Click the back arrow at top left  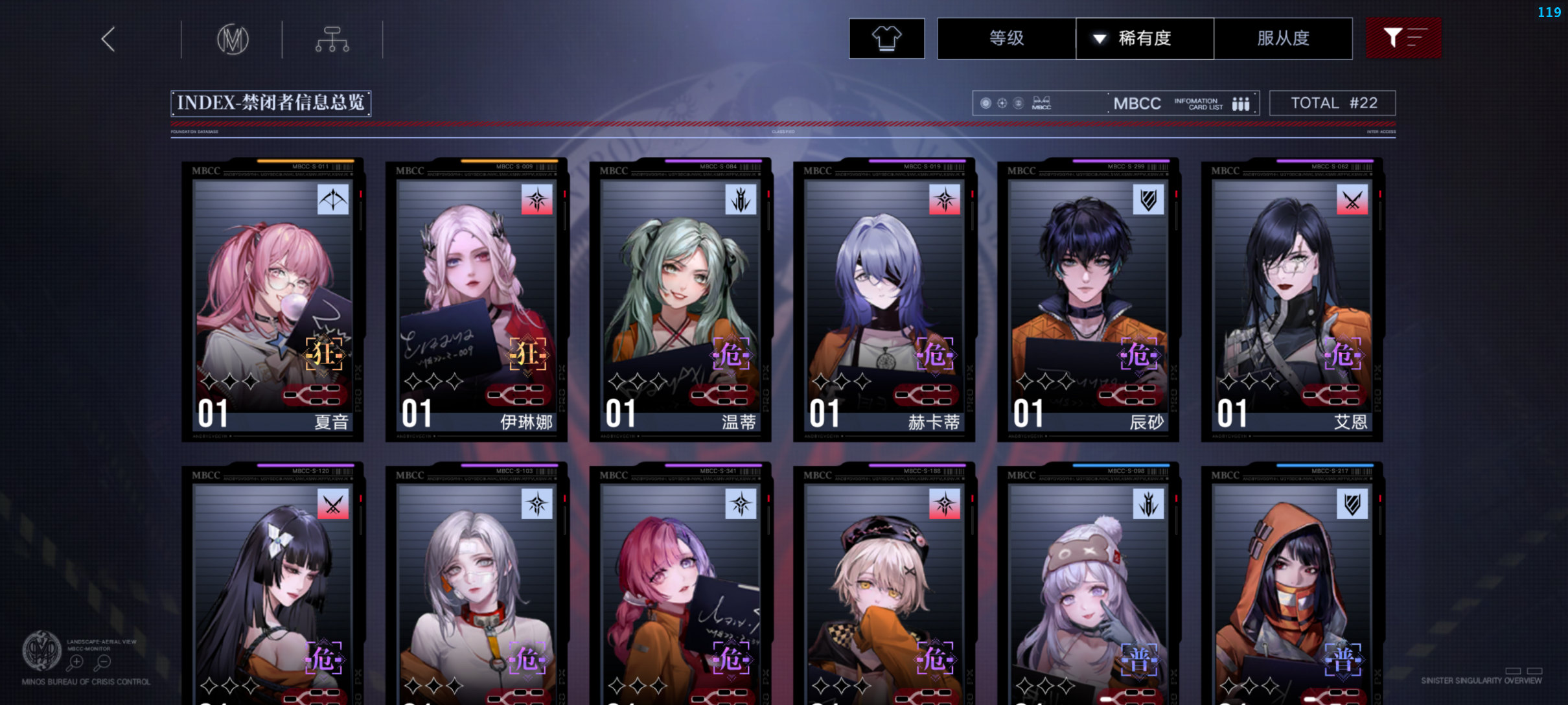click(108, 39)
